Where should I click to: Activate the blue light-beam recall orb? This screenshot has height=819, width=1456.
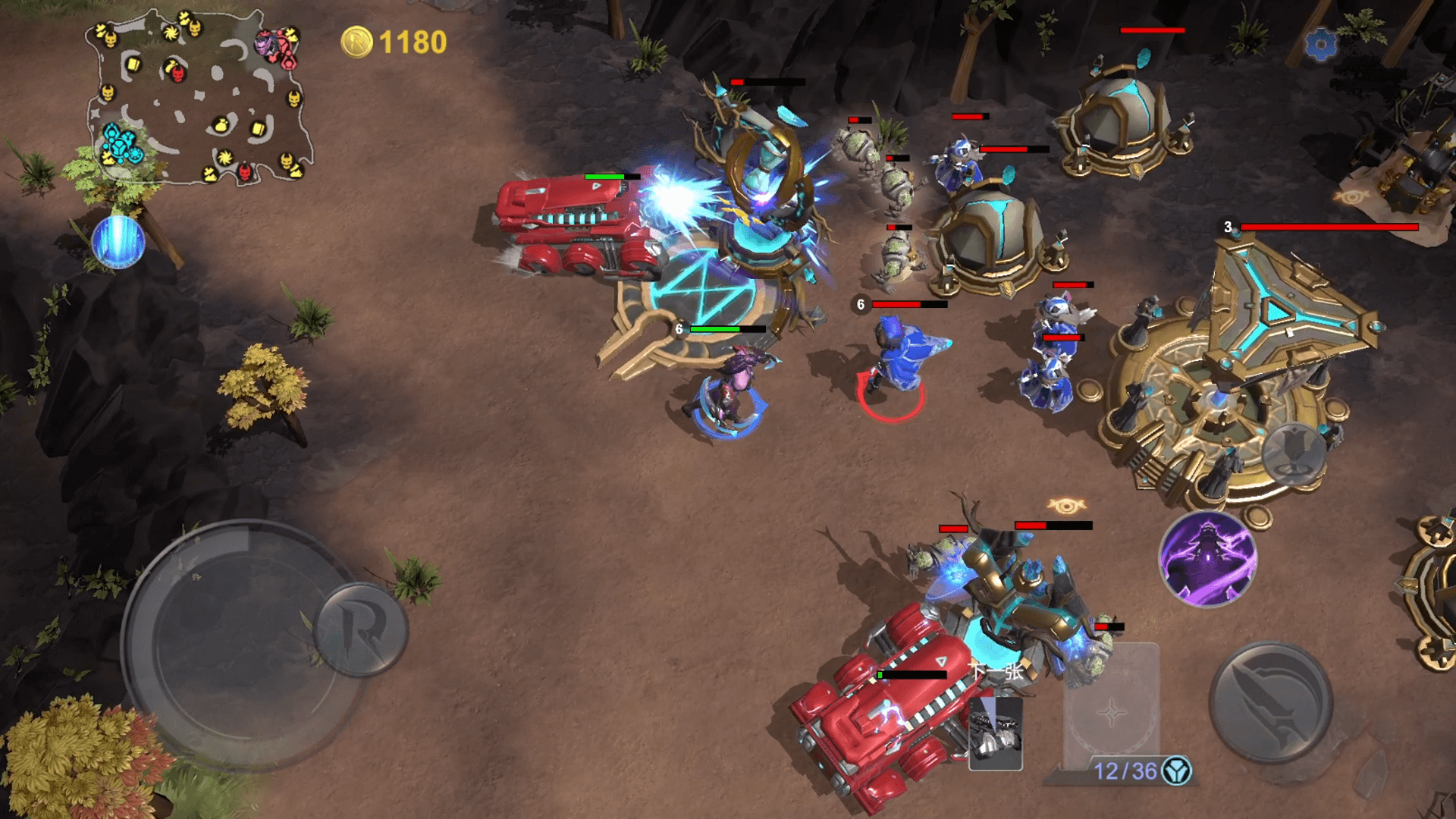[x=118, y=242]
